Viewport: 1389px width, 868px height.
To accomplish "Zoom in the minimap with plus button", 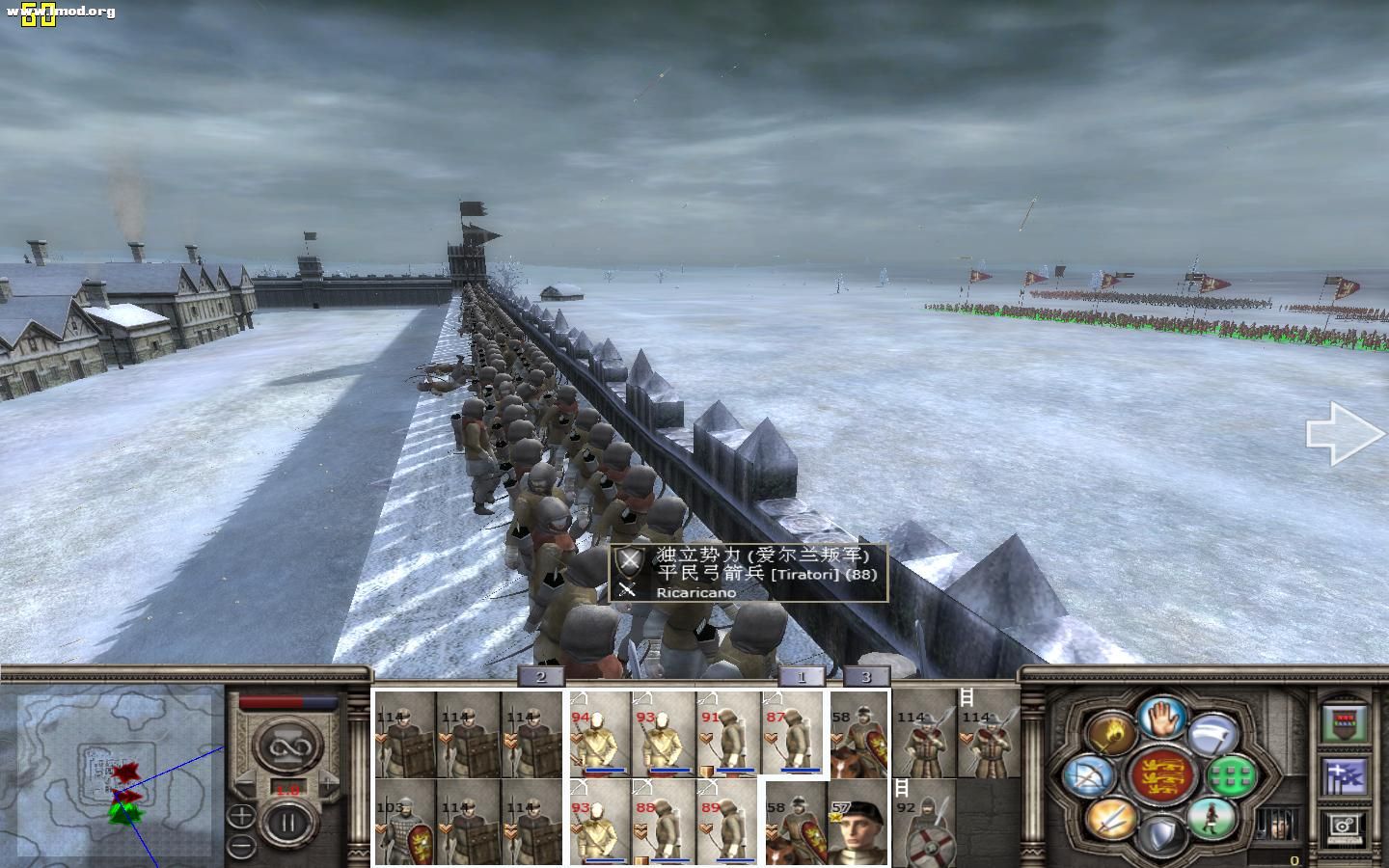I will pyautogui.click(x=241, y=816).
